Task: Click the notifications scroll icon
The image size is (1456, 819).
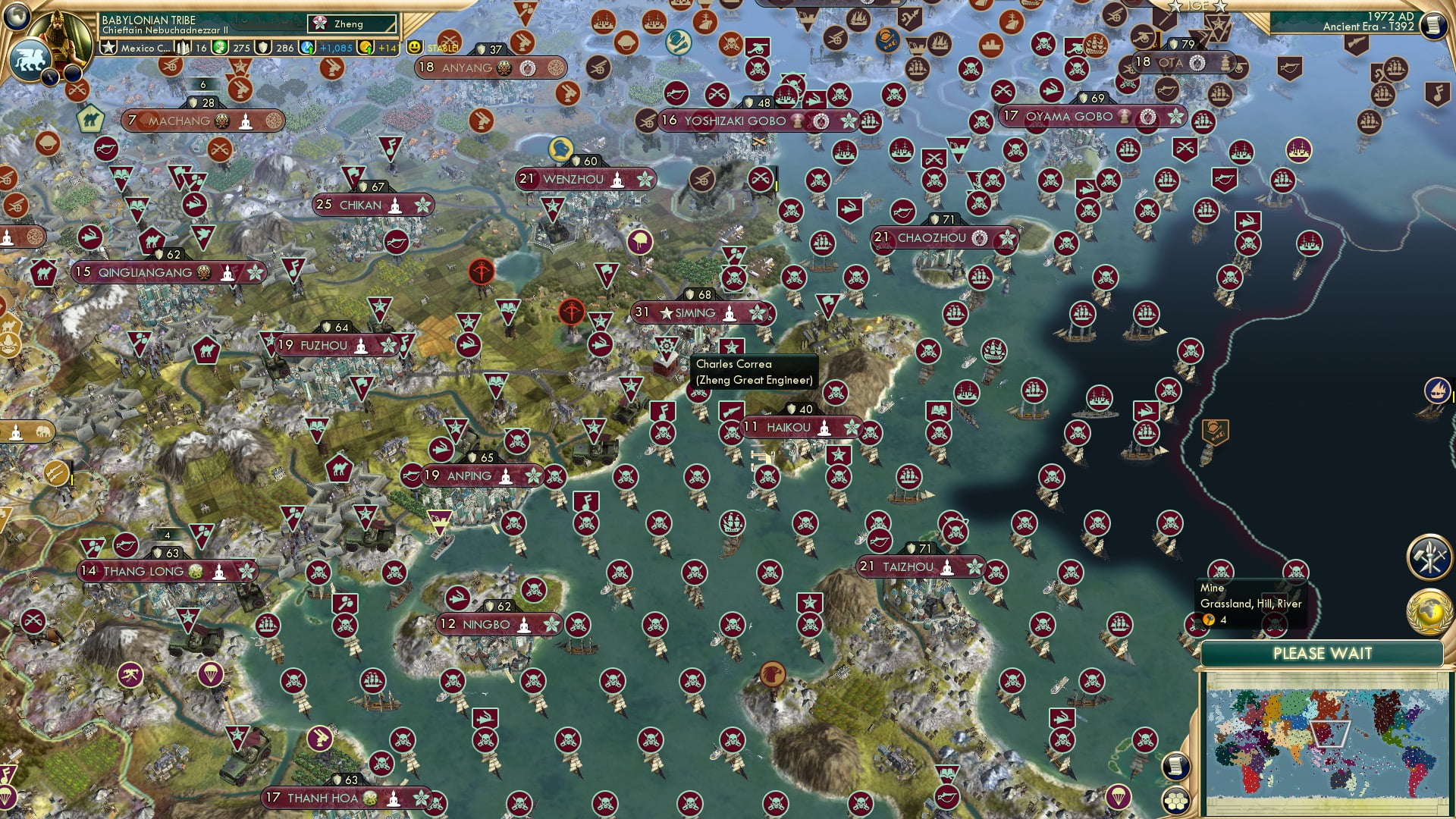Action: pyautogui.click(x=1176, y=767)
